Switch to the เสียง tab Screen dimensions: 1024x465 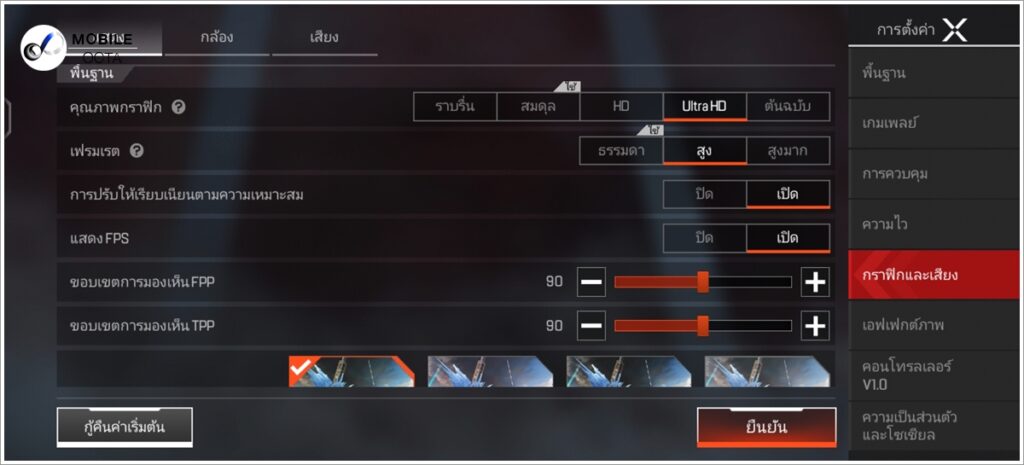point(324,38)
